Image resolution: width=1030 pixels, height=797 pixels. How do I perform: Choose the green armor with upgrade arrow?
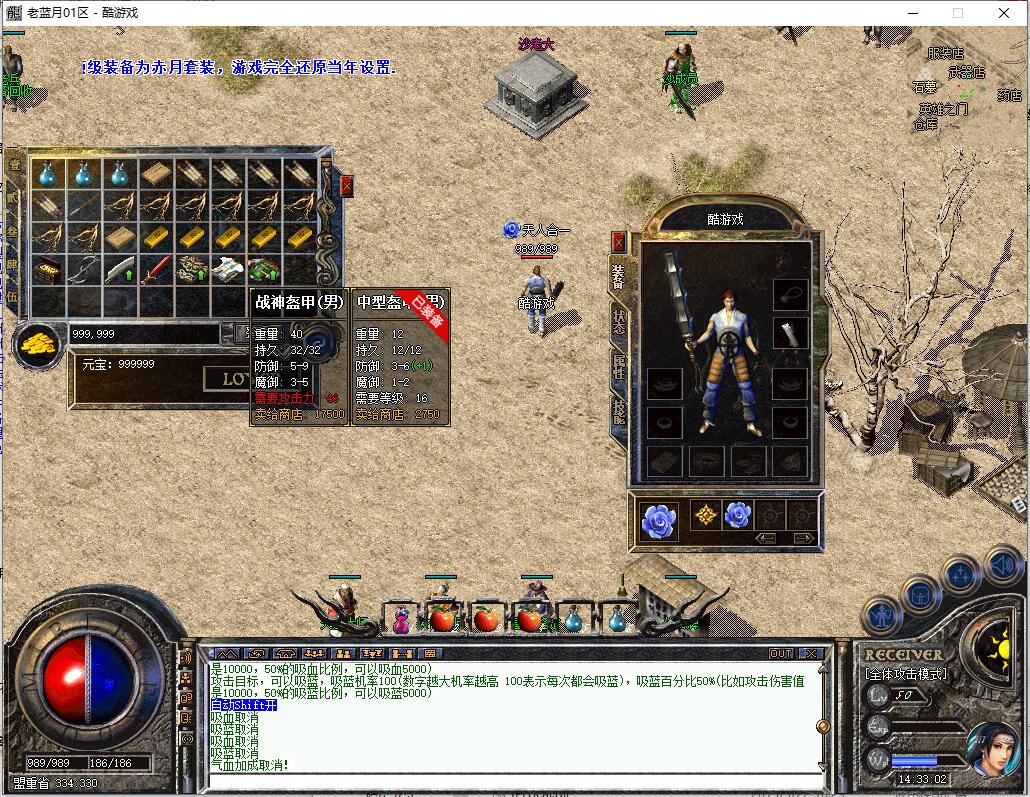(263, 269)
